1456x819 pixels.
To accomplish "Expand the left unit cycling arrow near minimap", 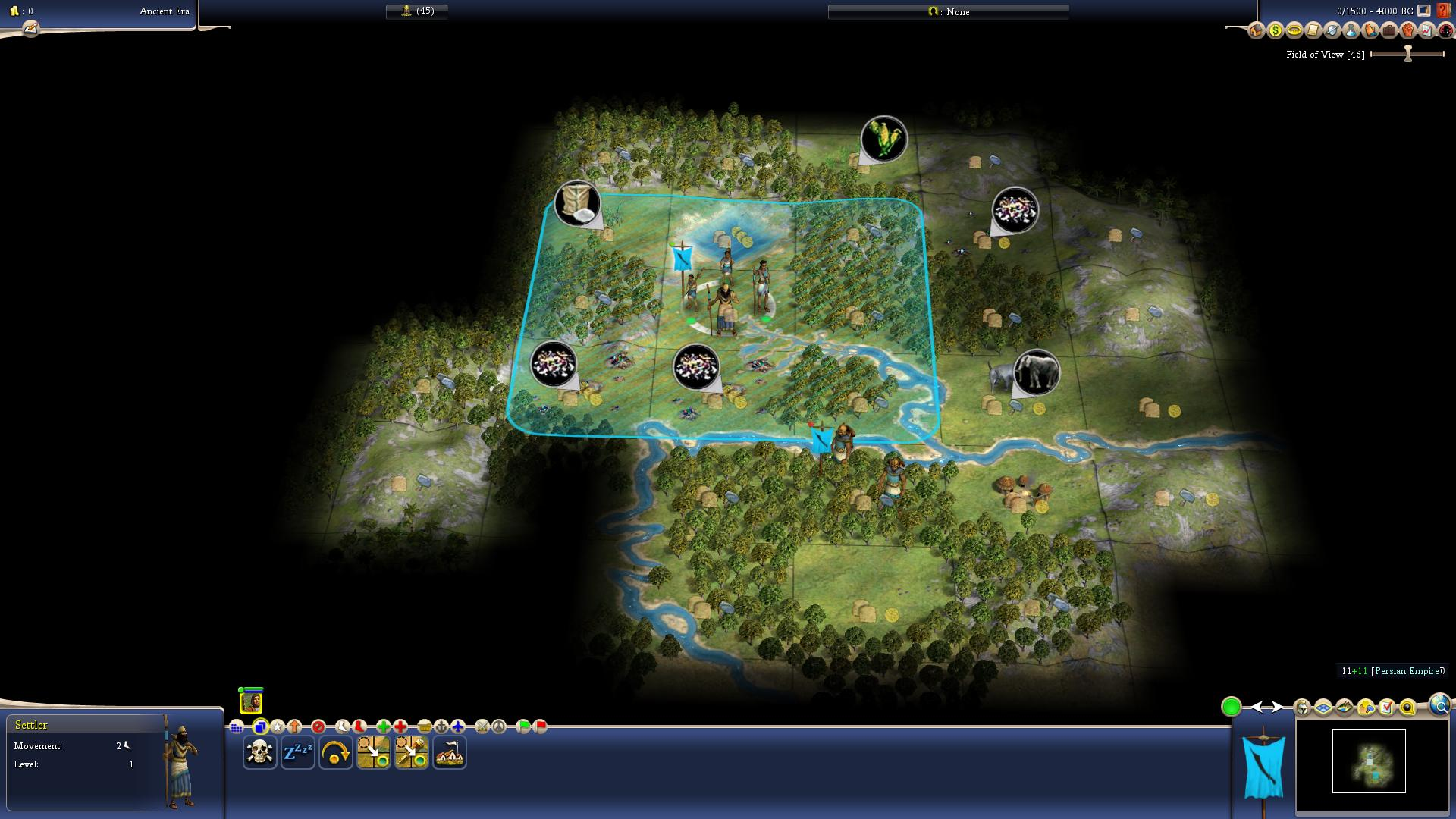I will click(x=1257, y=708).
